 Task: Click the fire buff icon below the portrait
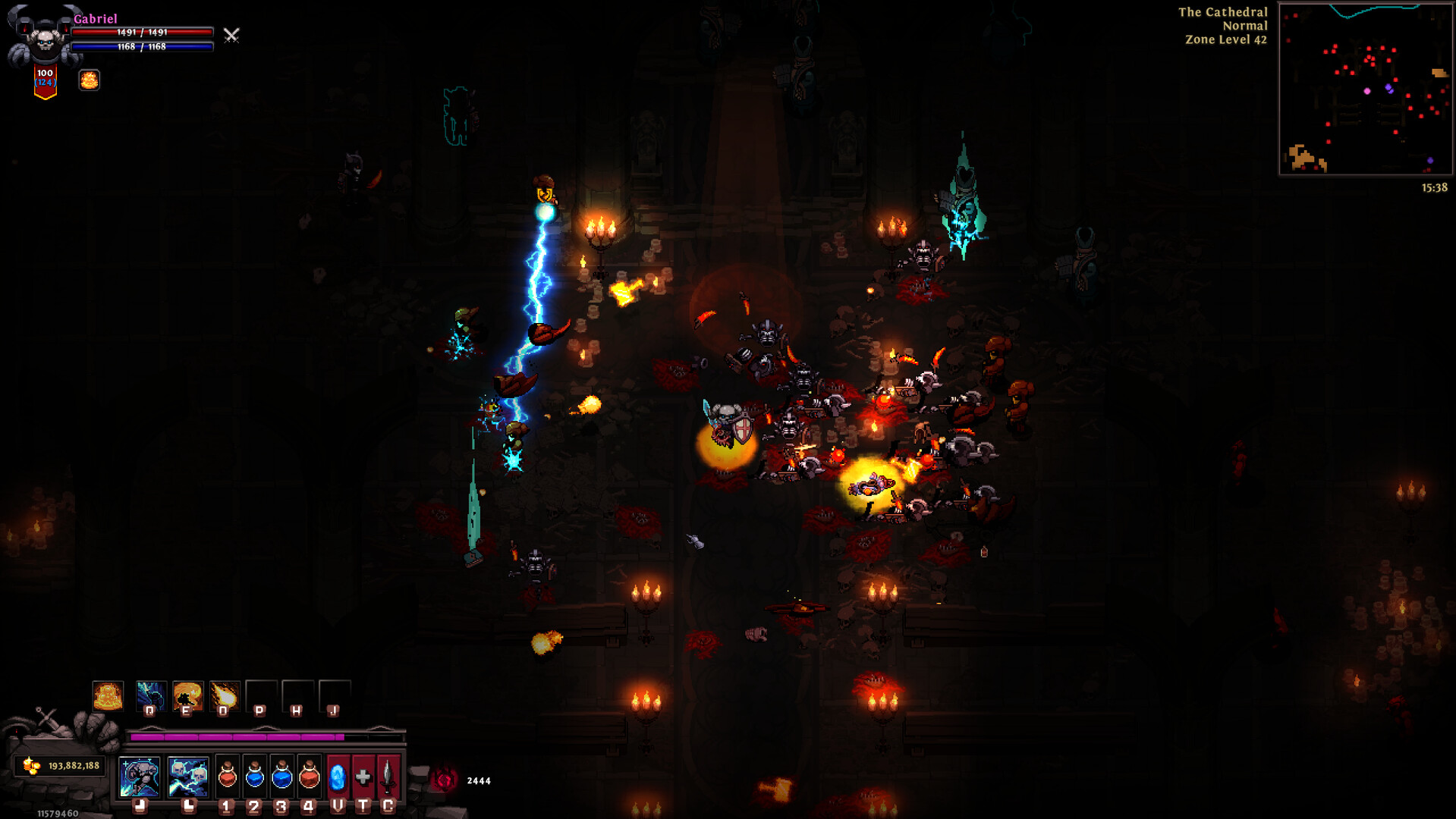pos(90,80)
